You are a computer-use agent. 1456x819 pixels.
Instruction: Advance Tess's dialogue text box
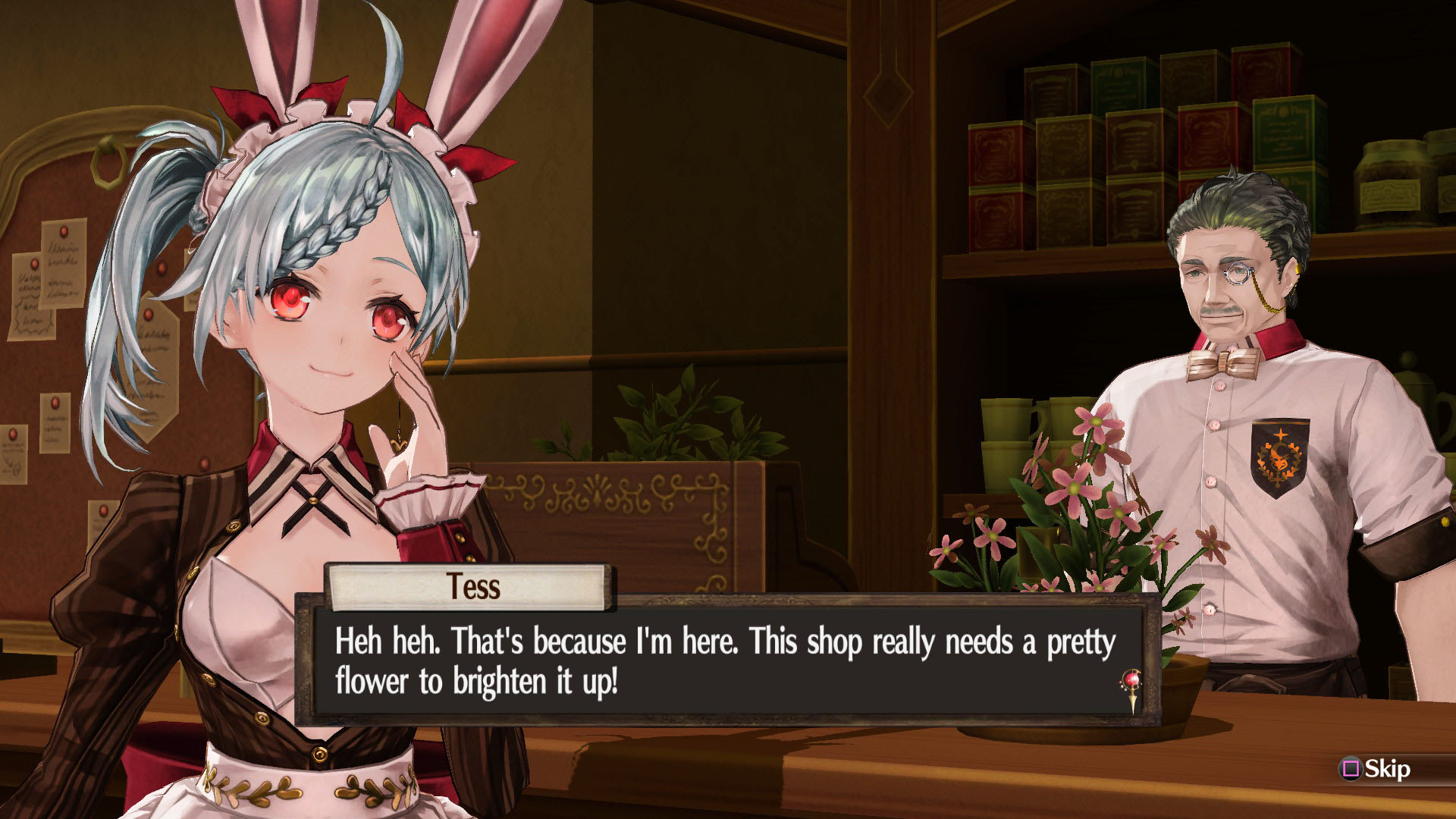[x=726, y=661]
